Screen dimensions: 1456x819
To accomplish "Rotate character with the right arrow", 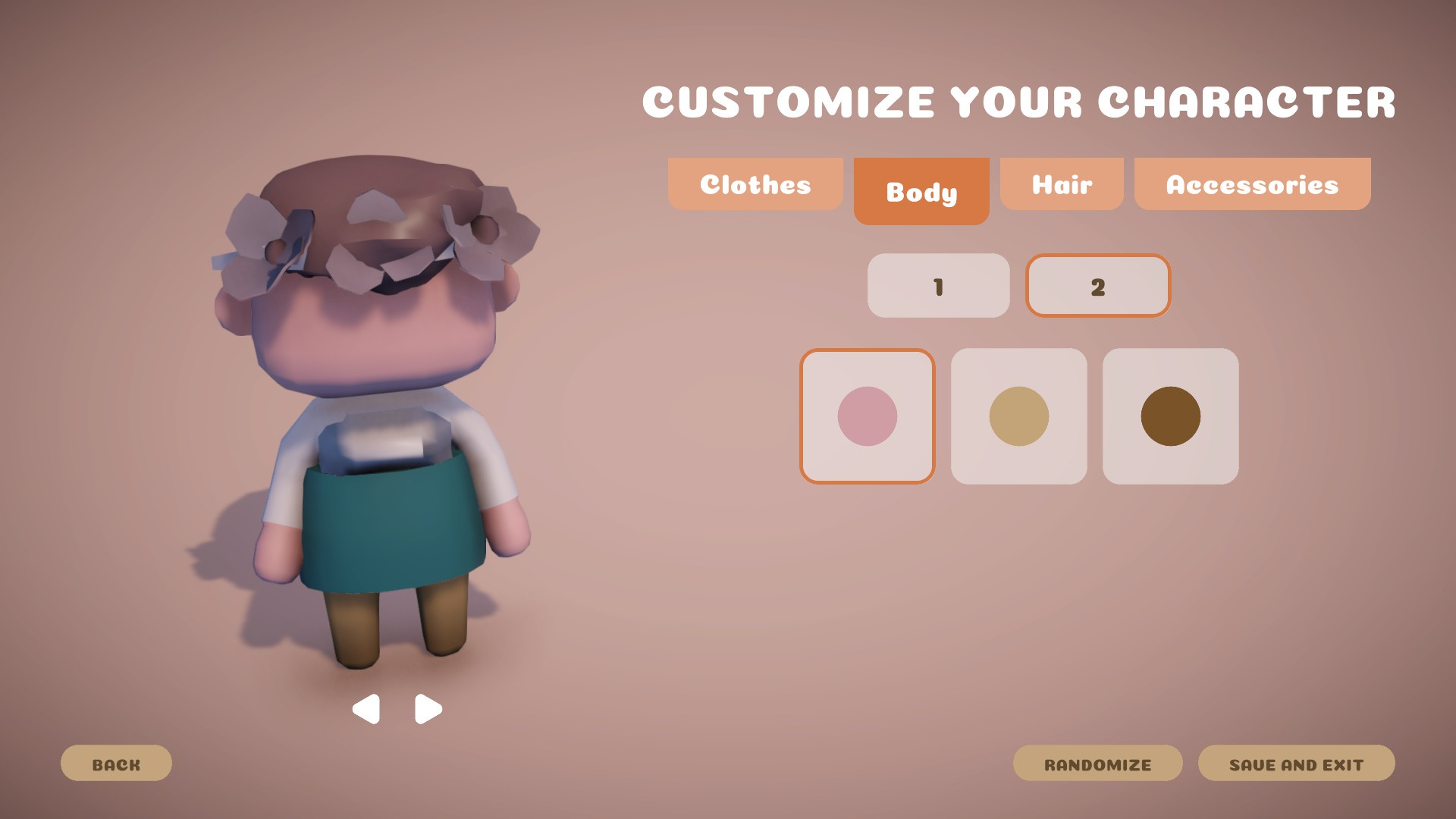I will (x=428, y=709).
